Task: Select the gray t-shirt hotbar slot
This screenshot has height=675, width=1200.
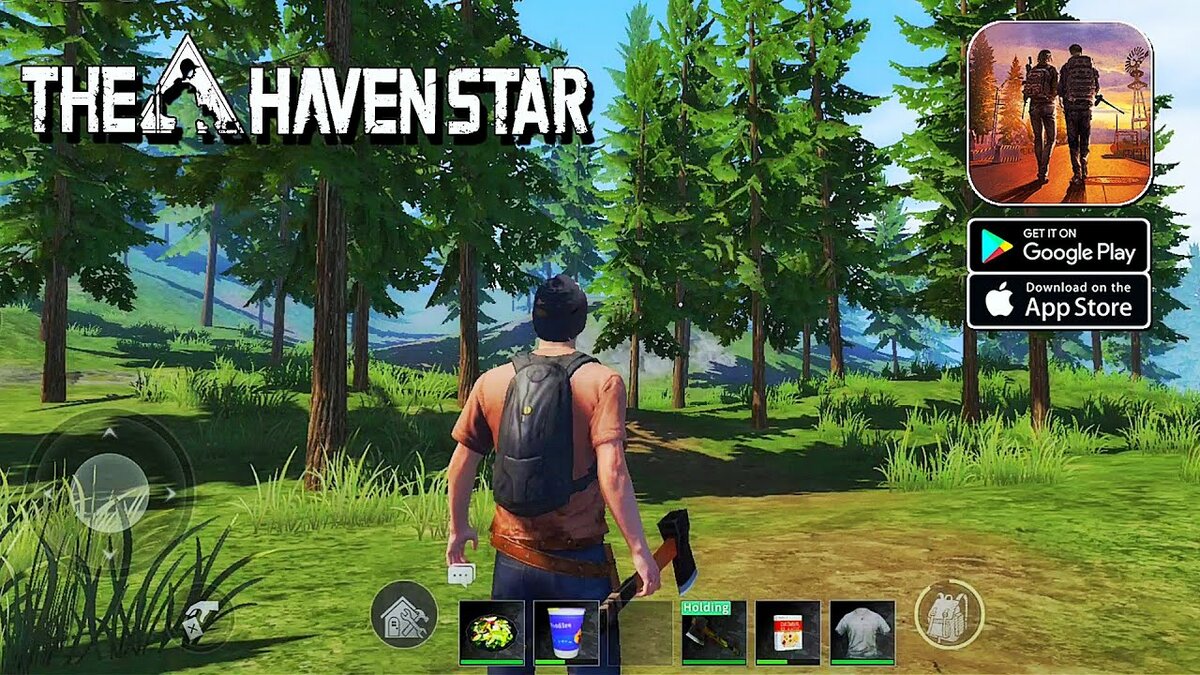Action: 862,631
